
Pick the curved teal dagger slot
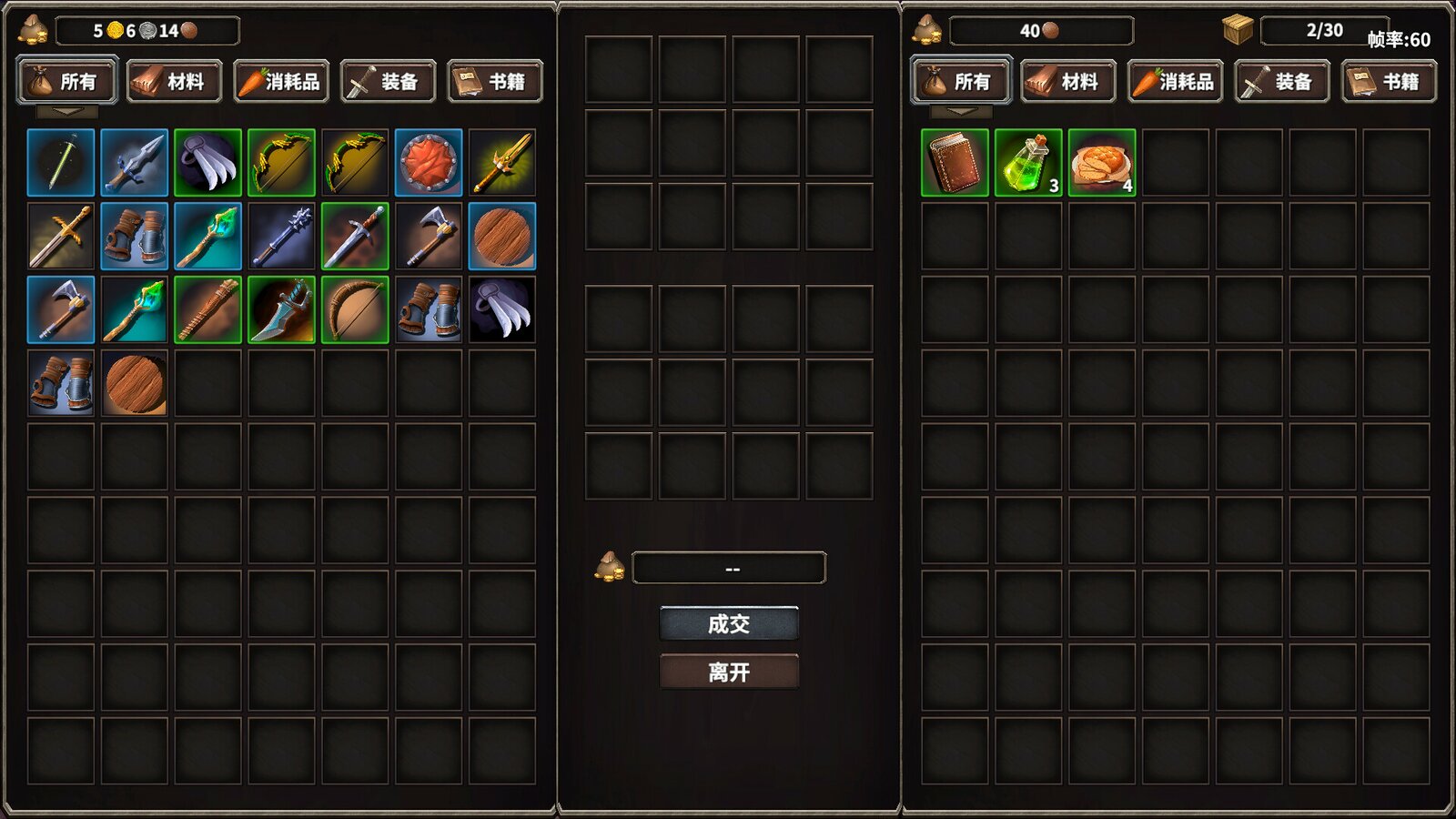281,310
